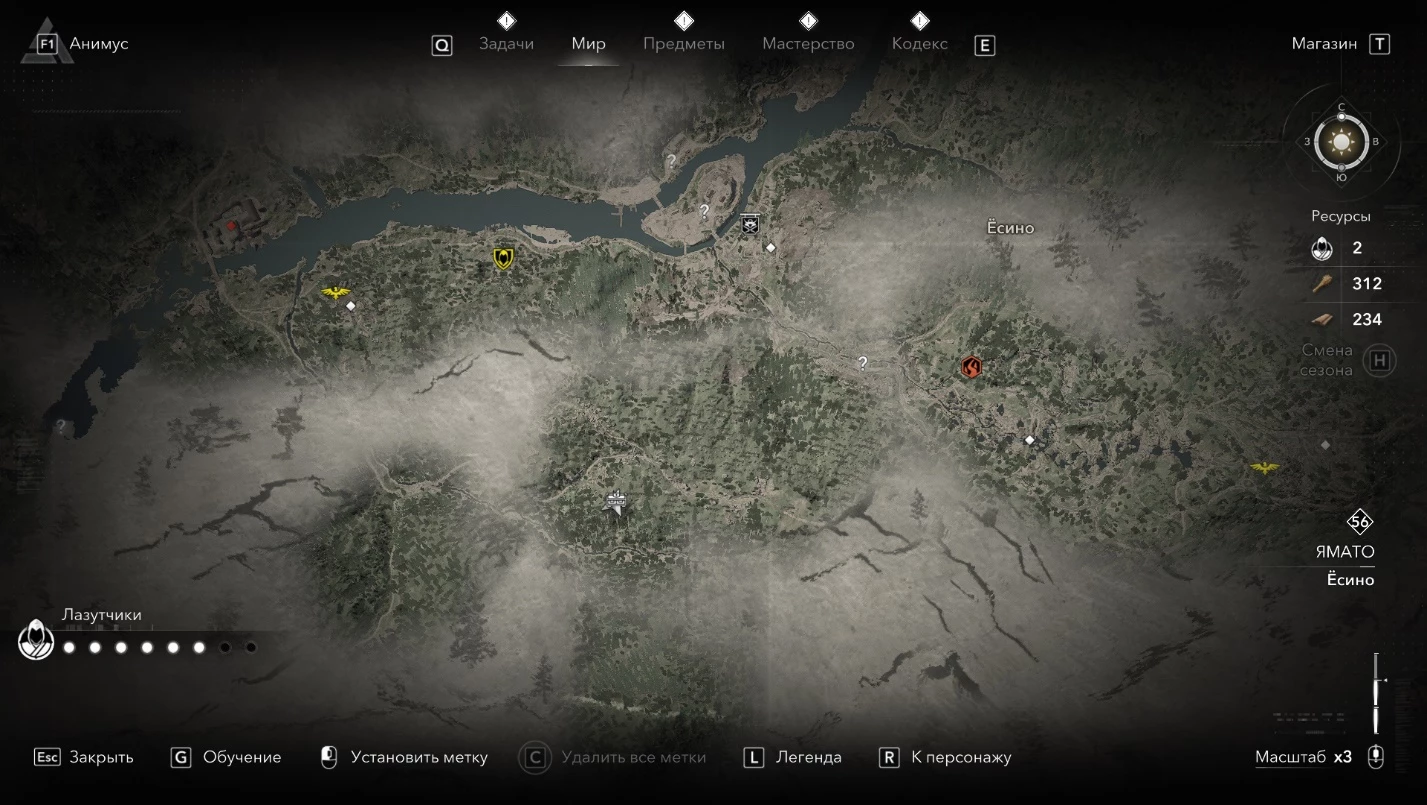Image resolution: width=1427 pixels, height=805 pixels.
Task: Click the yellow shield marker on map
Action: (504, 259)
